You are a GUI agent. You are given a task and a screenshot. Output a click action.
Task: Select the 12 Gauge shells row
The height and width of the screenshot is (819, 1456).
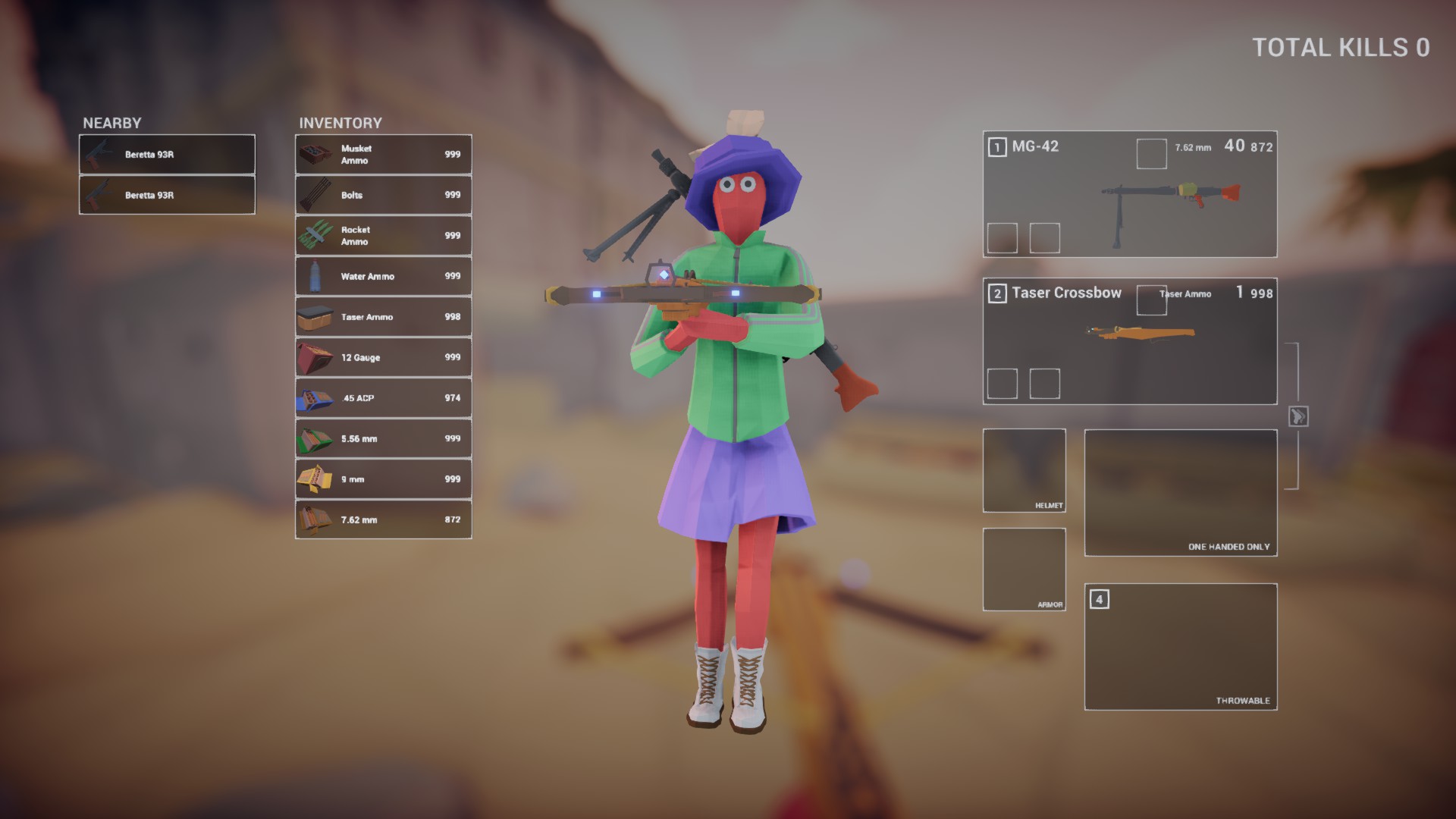pos(383,357)
